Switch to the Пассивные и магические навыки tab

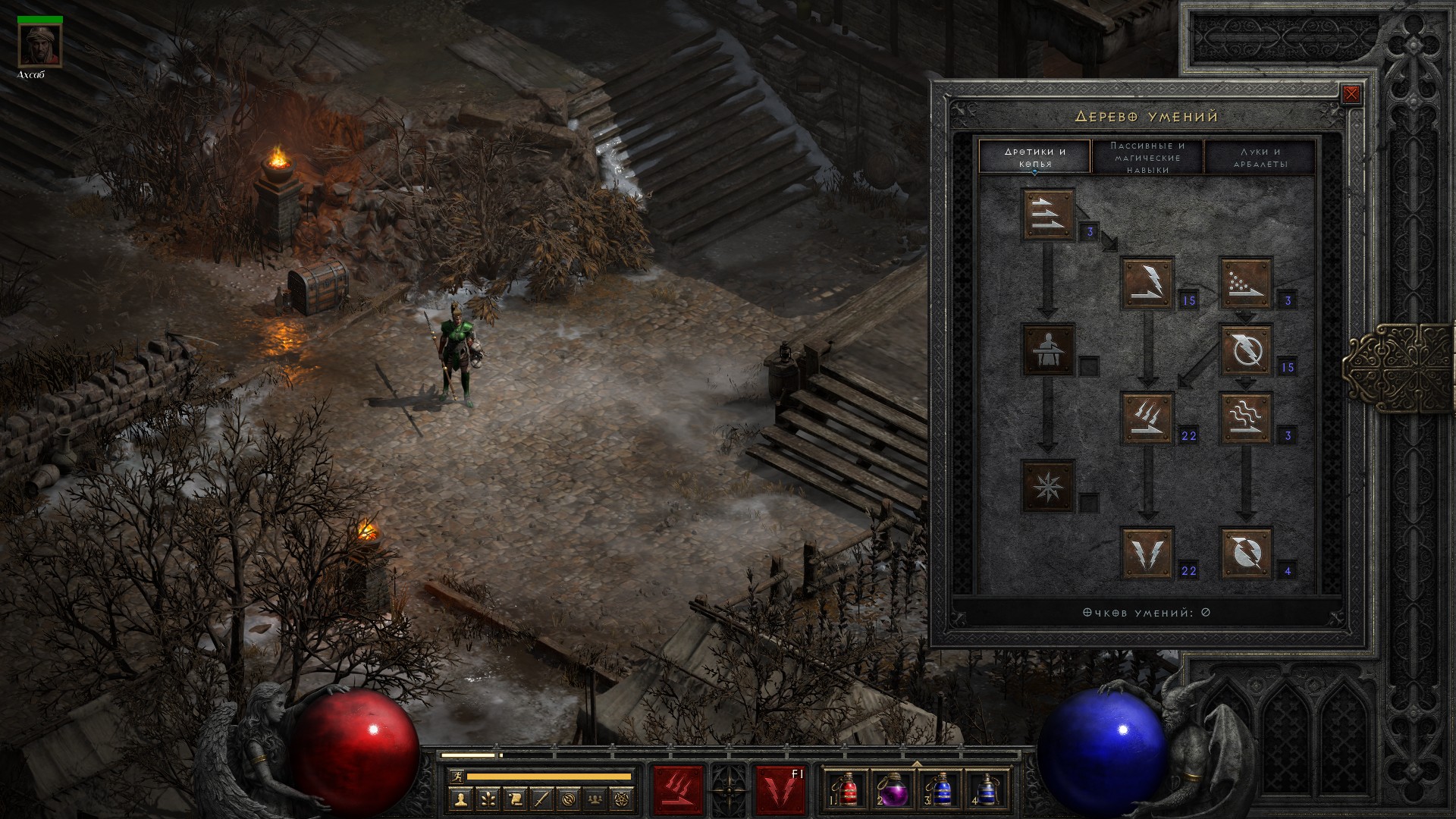tap(1147, 157)
